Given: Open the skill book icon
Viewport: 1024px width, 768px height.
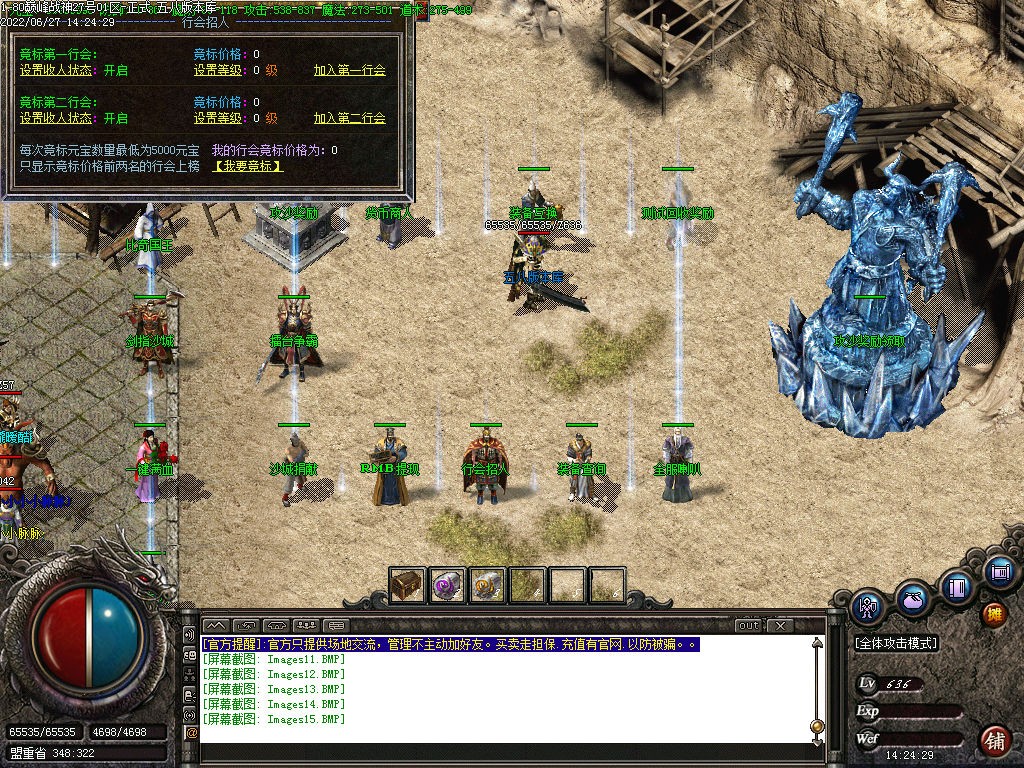Looking at the screenshot, I should 956,585.
